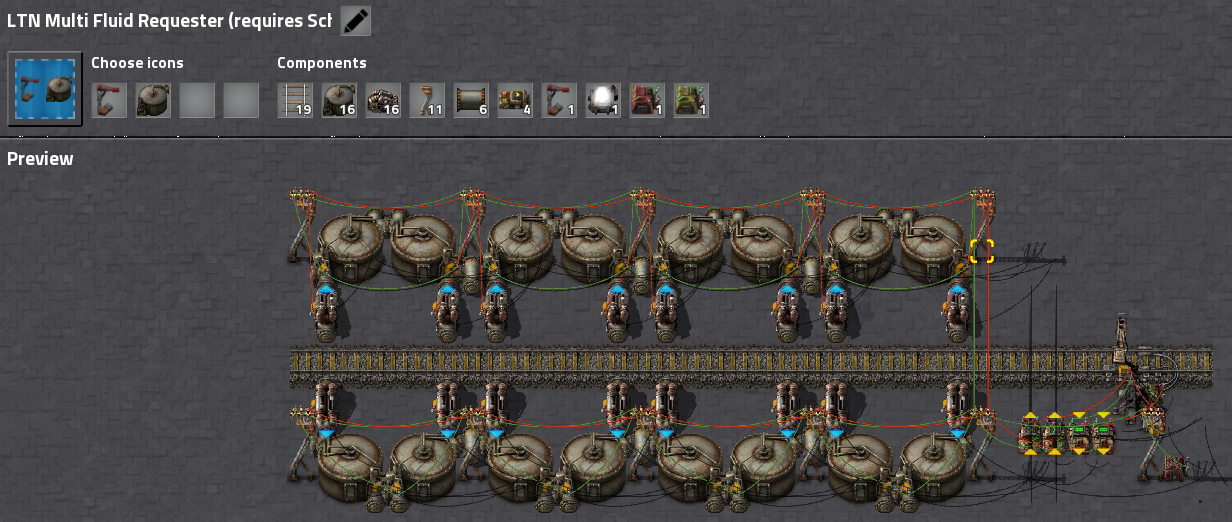This screenshot has width=1232, height=522.
Task: Click the rail component showing 19
Action: point(295,100)
